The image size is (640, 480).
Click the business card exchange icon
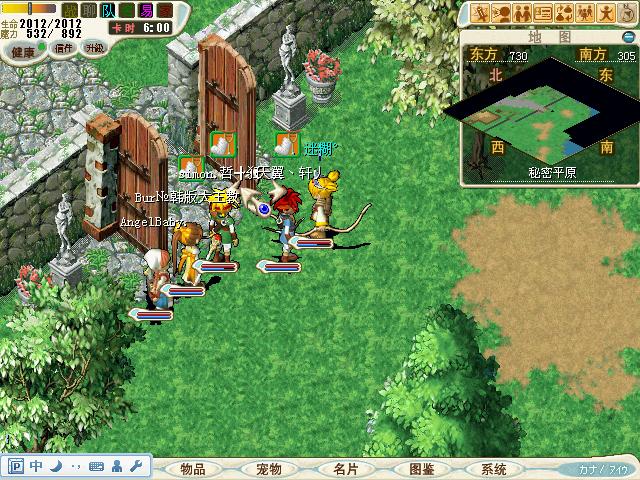click(544, 13)
